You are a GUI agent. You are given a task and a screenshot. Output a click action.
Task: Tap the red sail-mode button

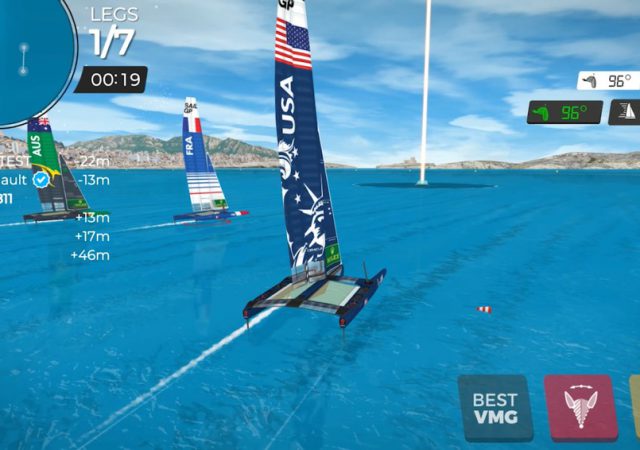pos(581,408)
